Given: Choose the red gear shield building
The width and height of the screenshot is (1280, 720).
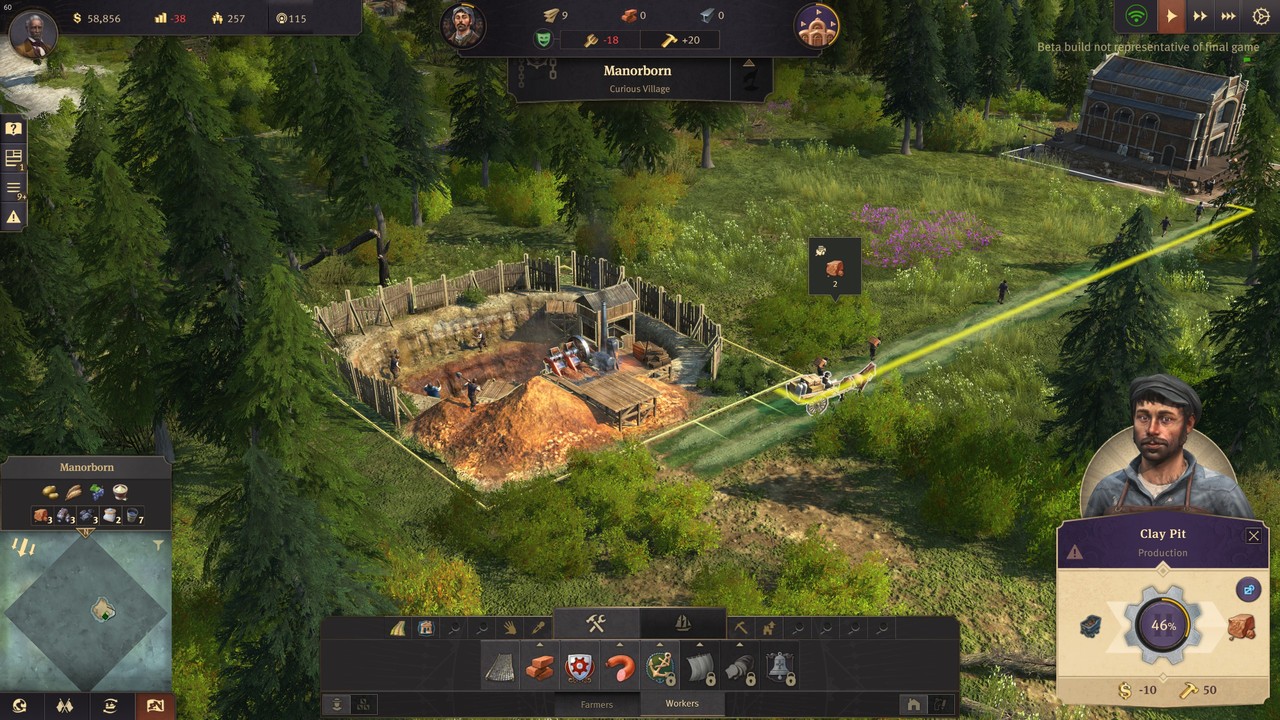Looking at the screenshot, I should 580,667.
